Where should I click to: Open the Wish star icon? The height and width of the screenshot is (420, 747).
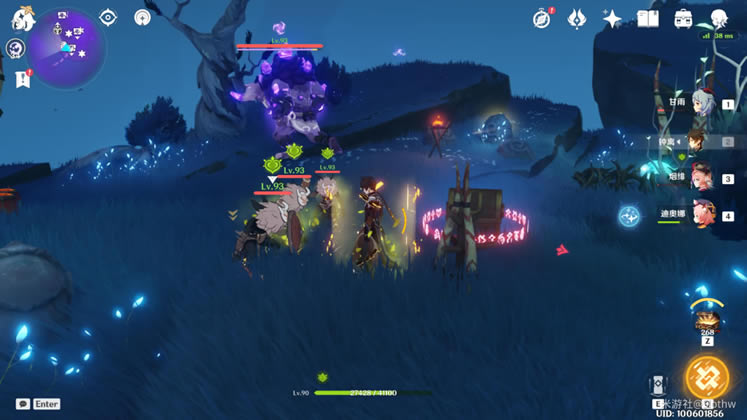pyautogui.click(x=612, y=19)
